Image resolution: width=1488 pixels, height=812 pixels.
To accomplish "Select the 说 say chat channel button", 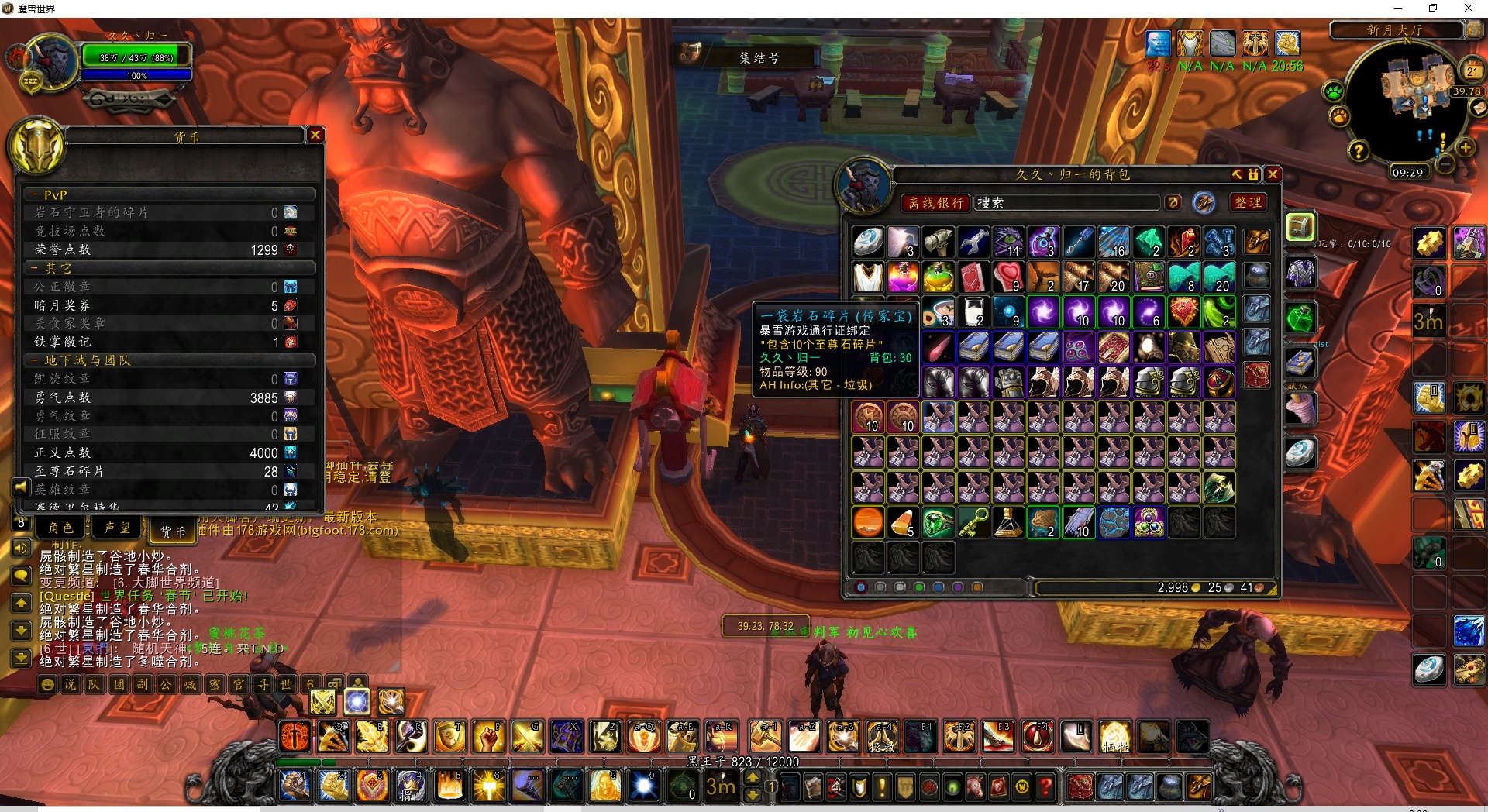I will [71, 684].
